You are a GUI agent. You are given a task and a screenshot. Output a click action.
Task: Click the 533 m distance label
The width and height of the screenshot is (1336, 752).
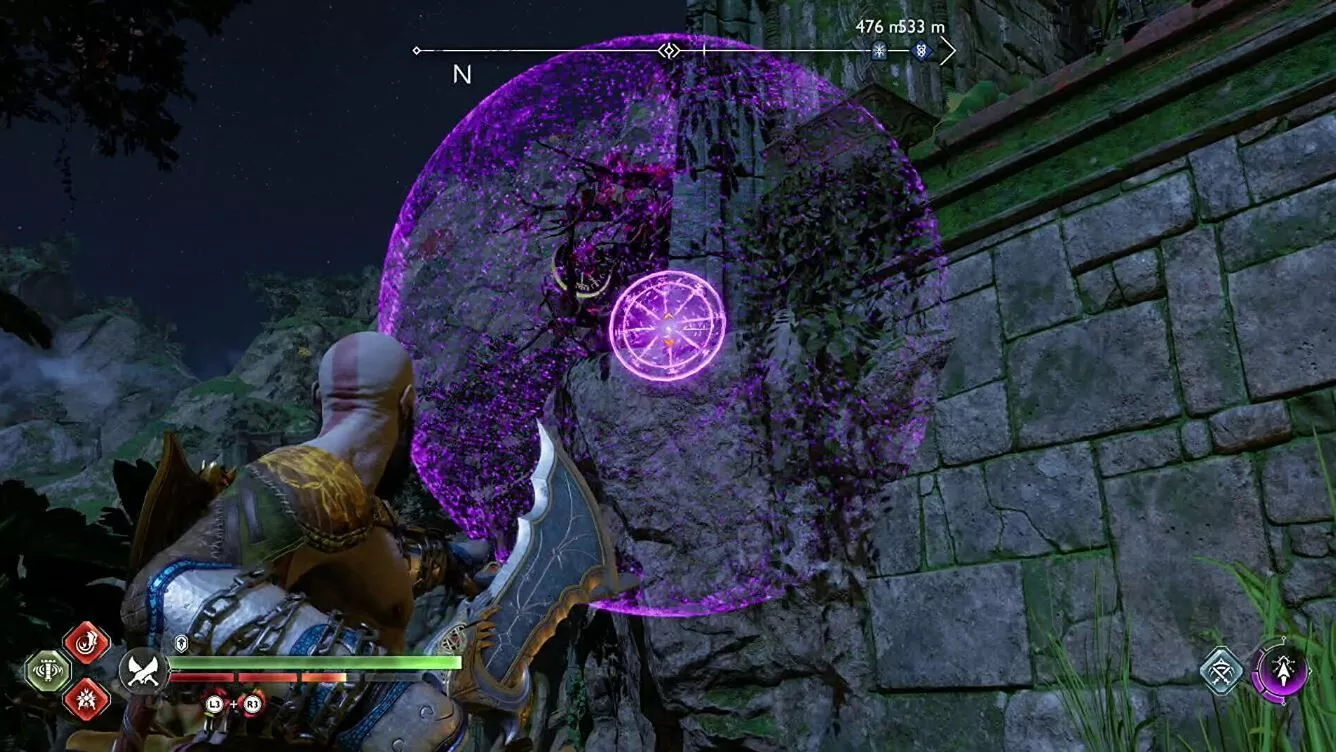coord(916,25)
